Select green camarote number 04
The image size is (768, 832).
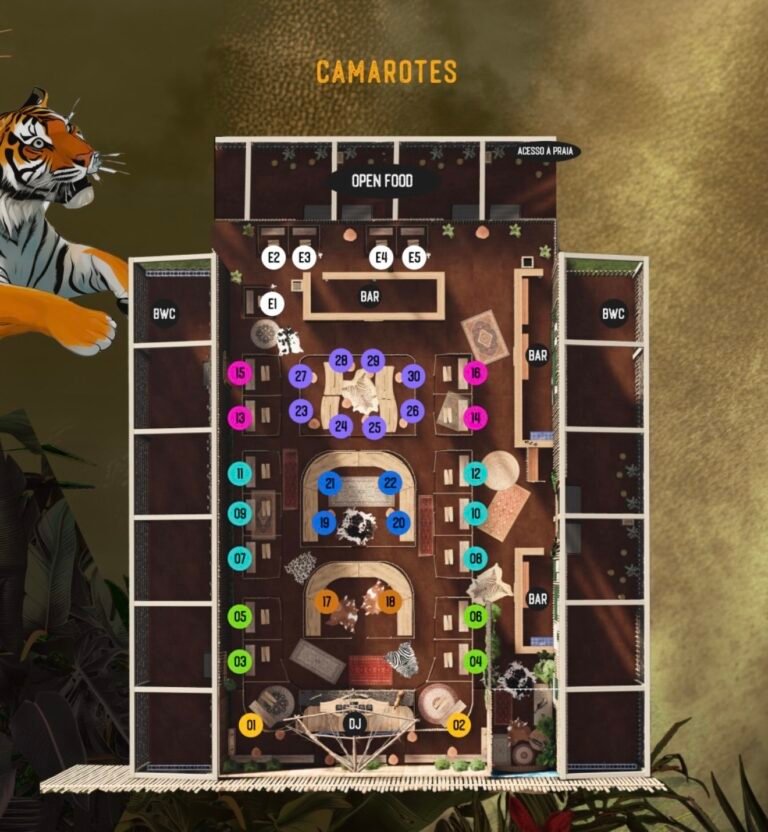[476, 661]
